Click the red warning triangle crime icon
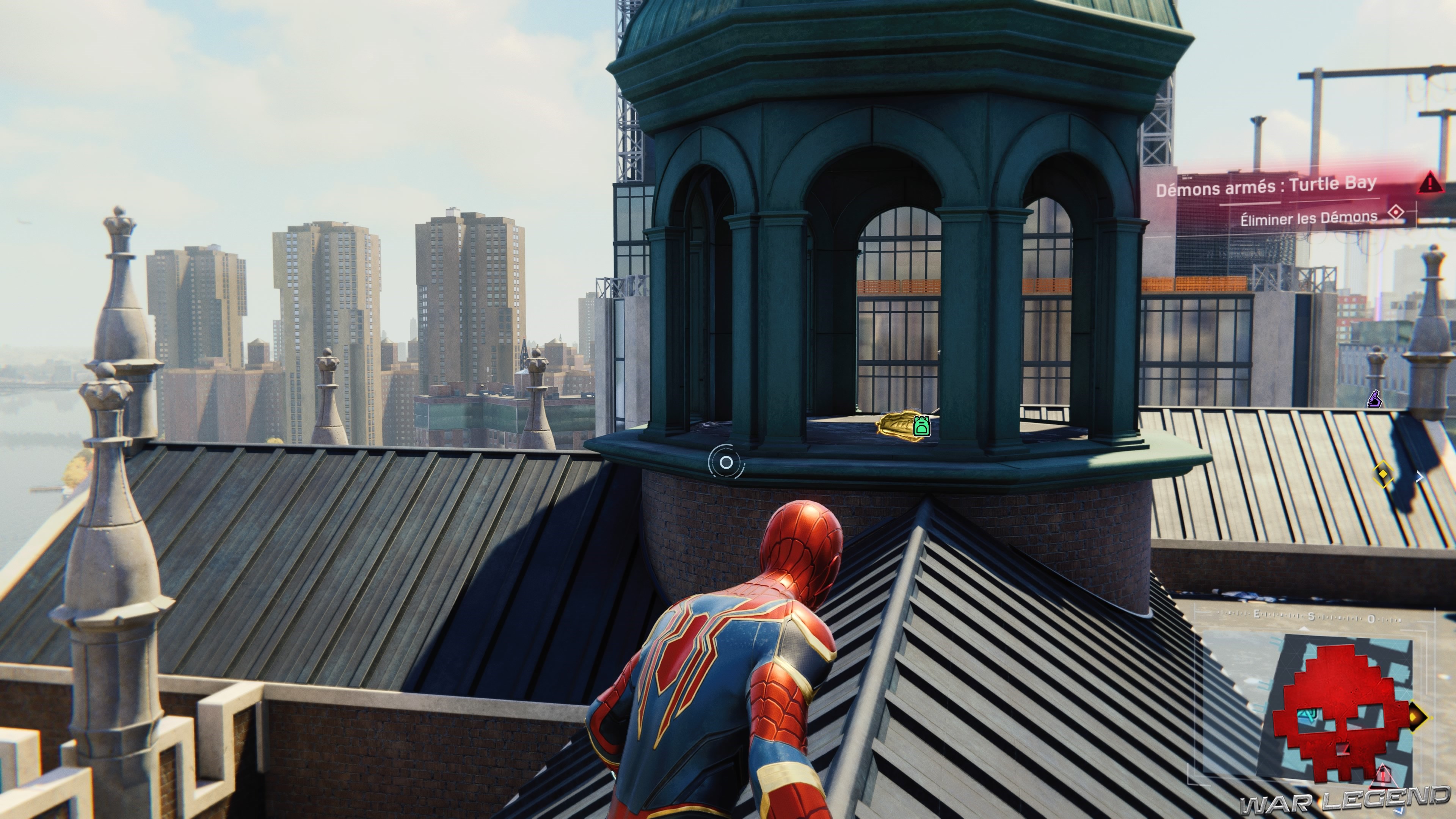 1430,182
